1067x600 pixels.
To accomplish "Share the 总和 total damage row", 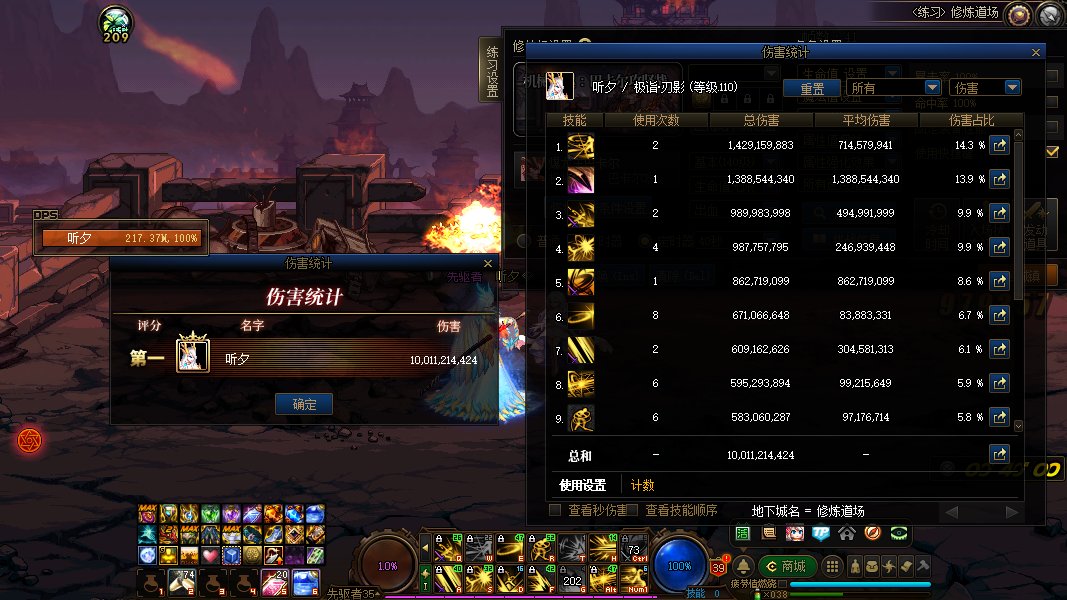I will (x=999, y=455).
